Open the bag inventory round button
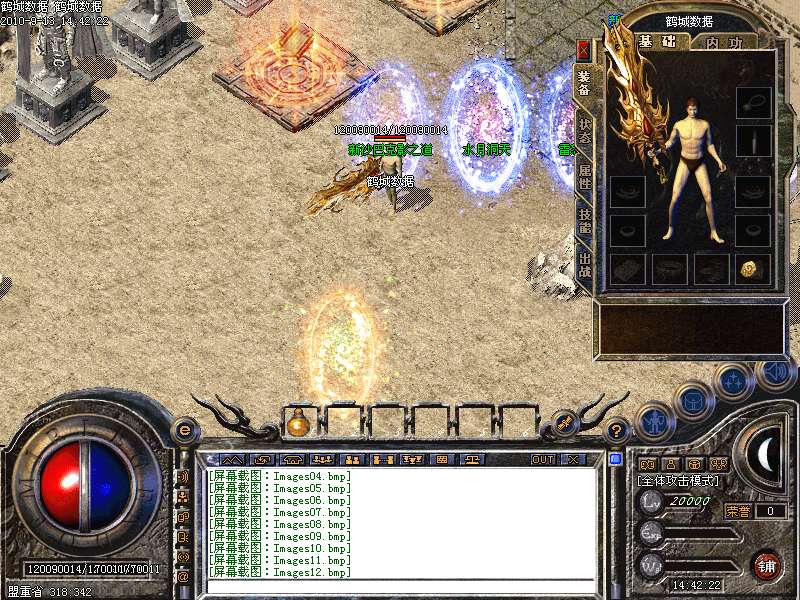The height and width of the screenshot is (600, 800). pos(692,400)
